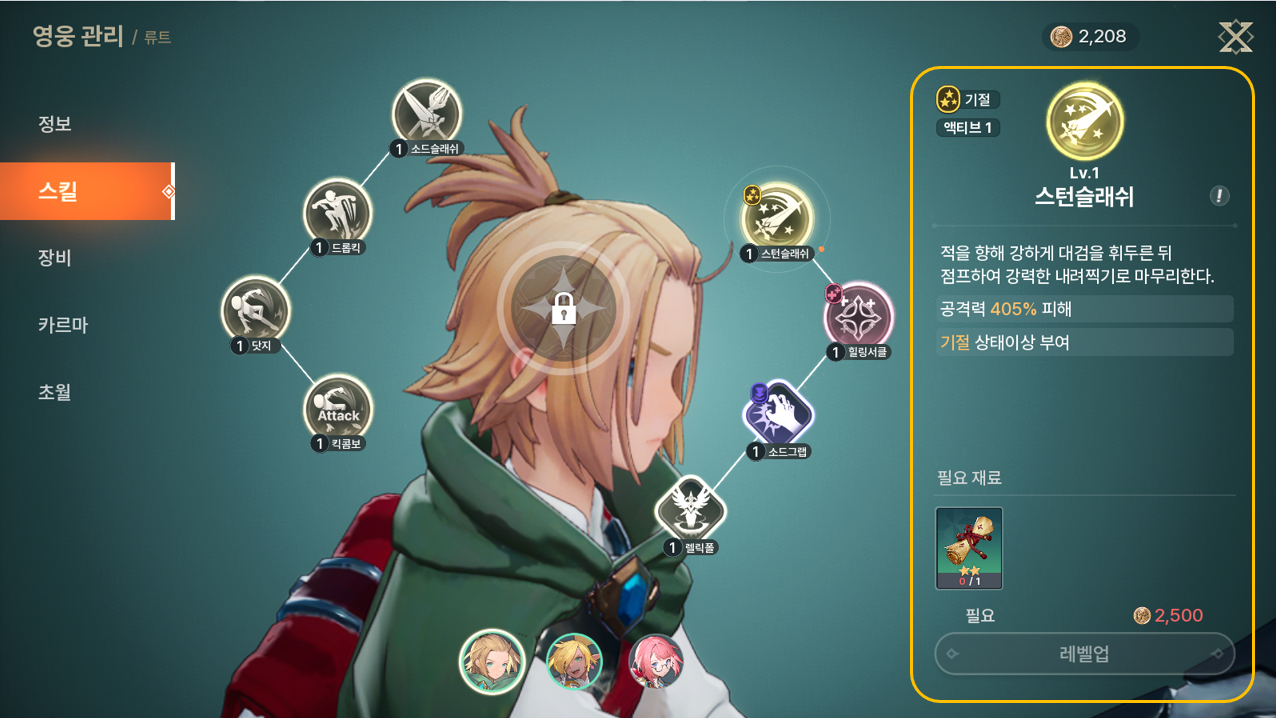
Task: Open the 정보 hero info tab
Action: 55,125
